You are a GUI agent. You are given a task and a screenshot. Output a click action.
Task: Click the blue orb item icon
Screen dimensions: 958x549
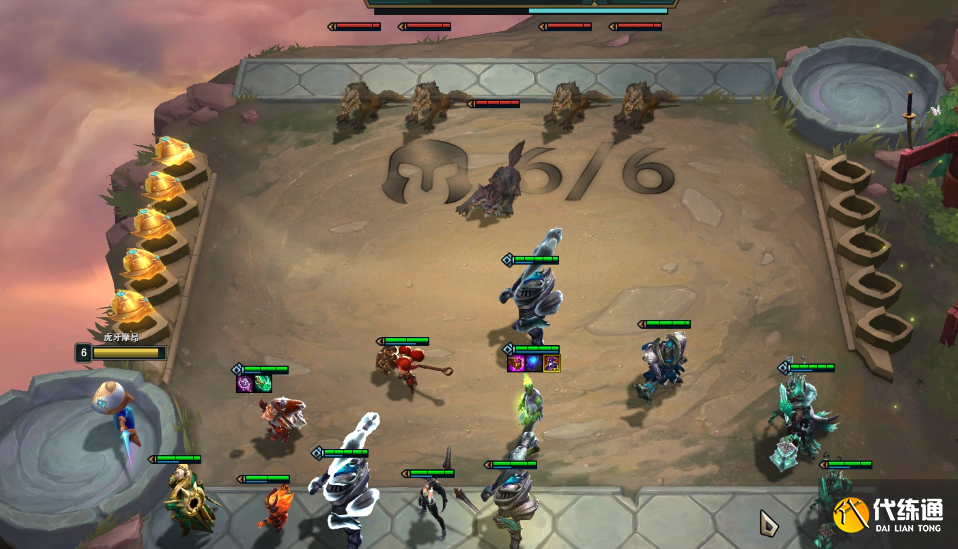[x=534, y=363]
